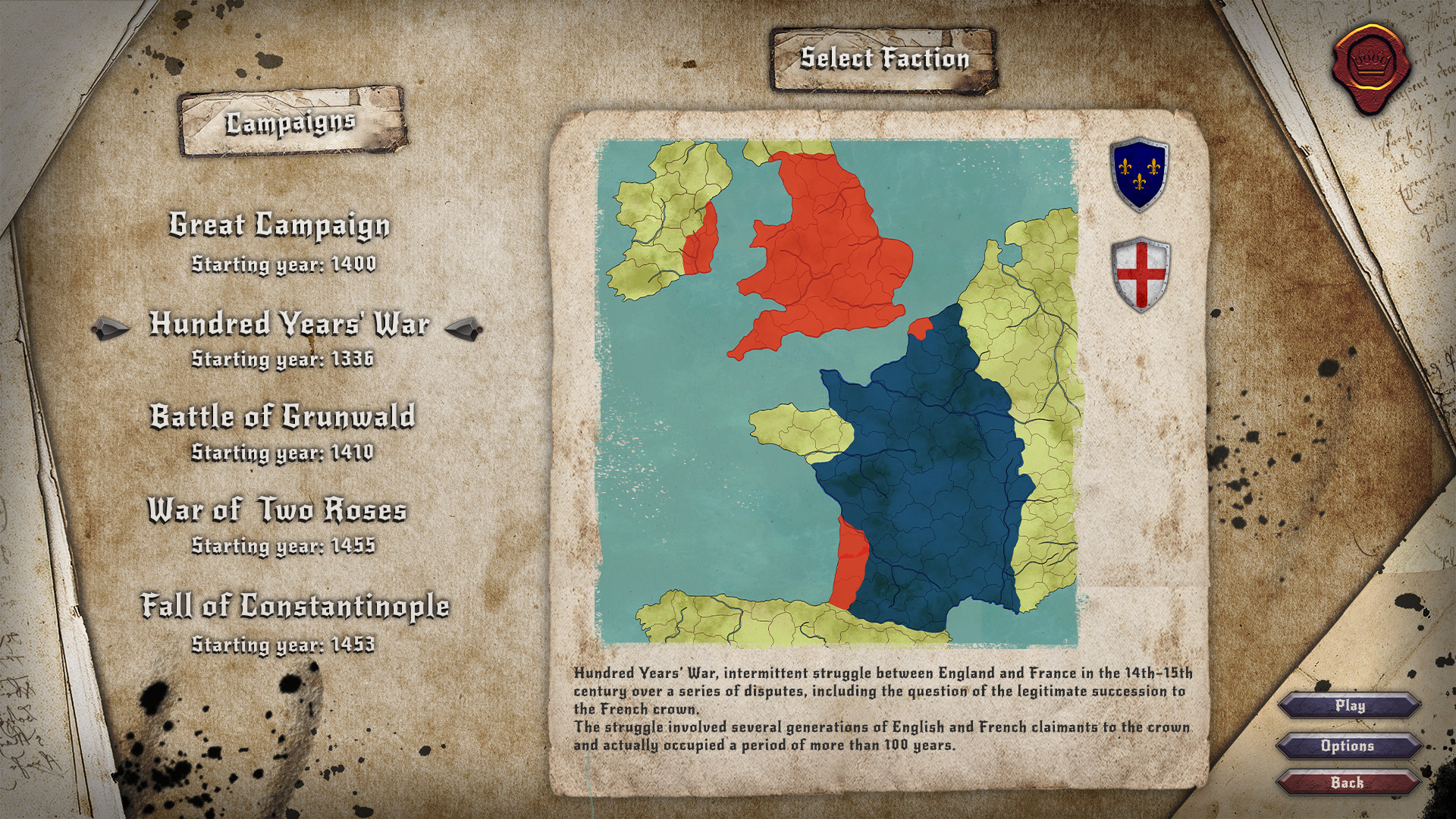
Task: Click the Campaigns banner plaque
Action: (292, 120)
